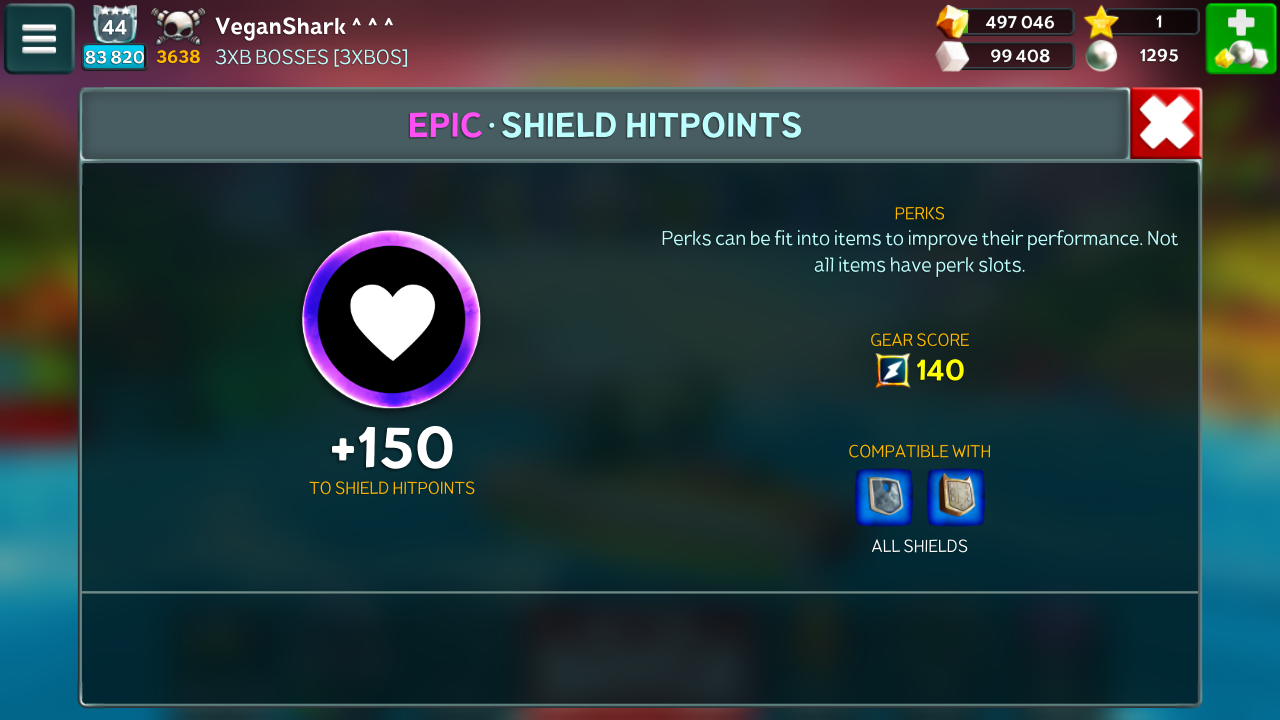Tap the gold star counter
1280x720 pixels.
click(1142, 22)
